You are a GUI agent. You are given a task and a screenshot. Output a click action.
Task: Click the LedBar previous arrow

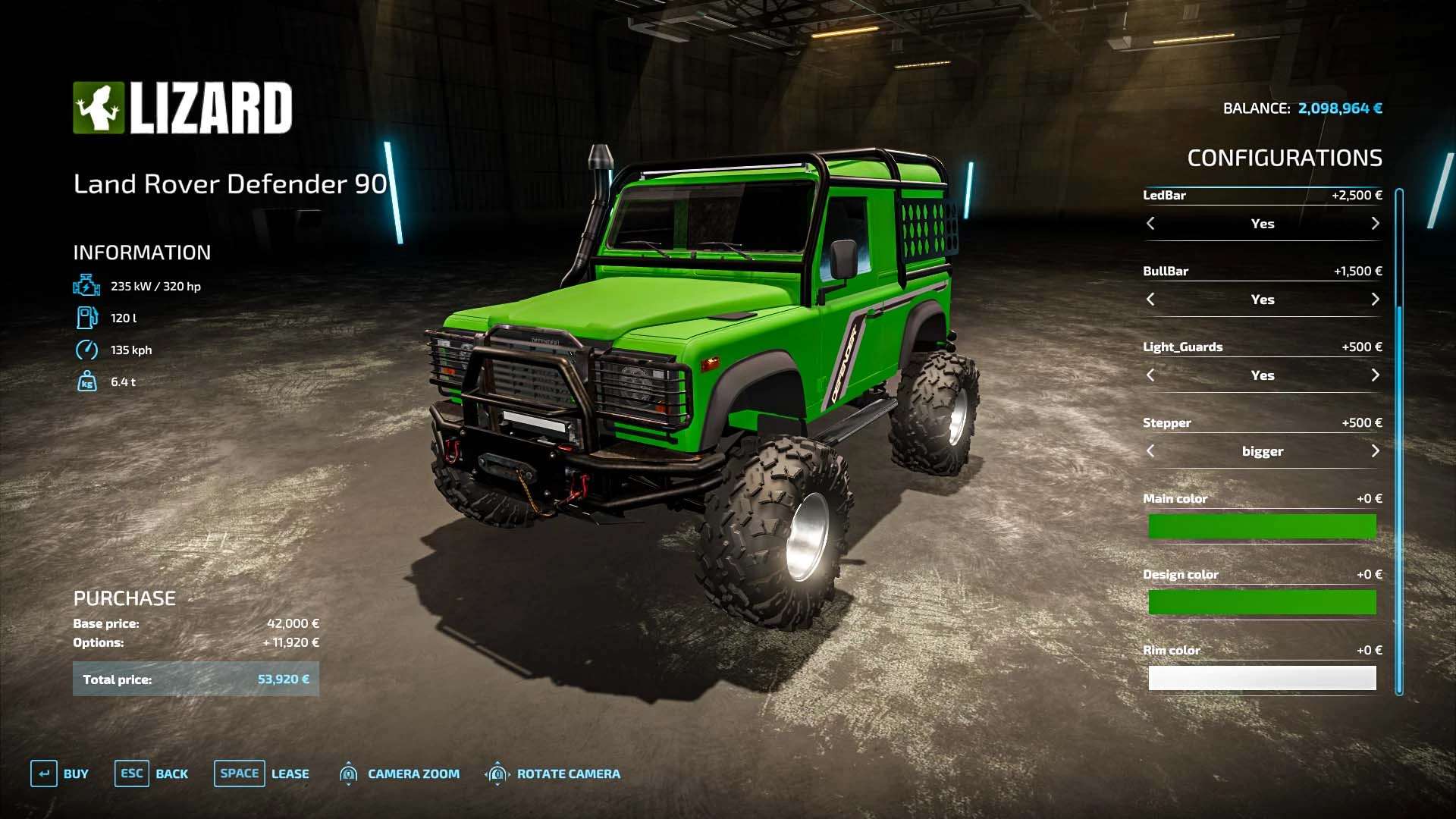[1150, 224]
